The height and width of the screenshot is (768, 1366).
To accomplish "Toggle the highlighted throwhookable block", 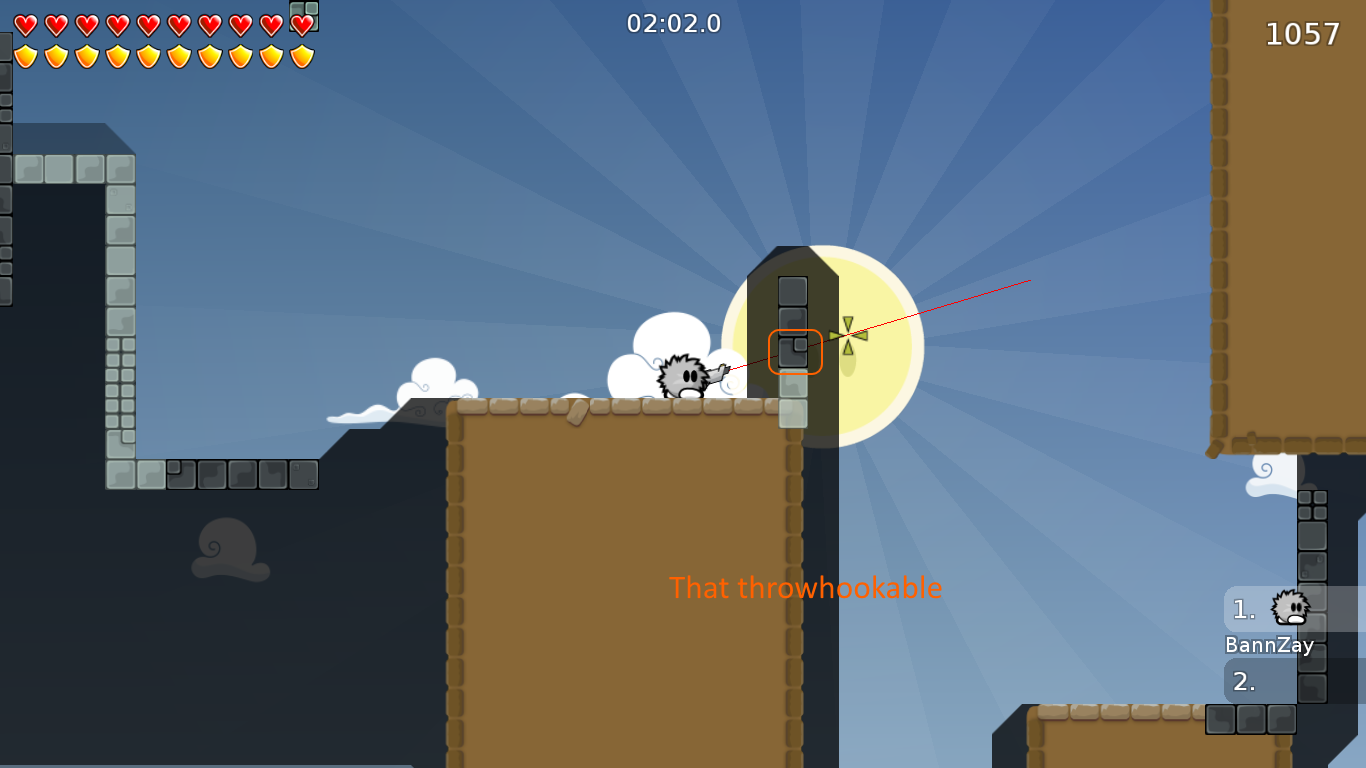I will coord(795,350).
